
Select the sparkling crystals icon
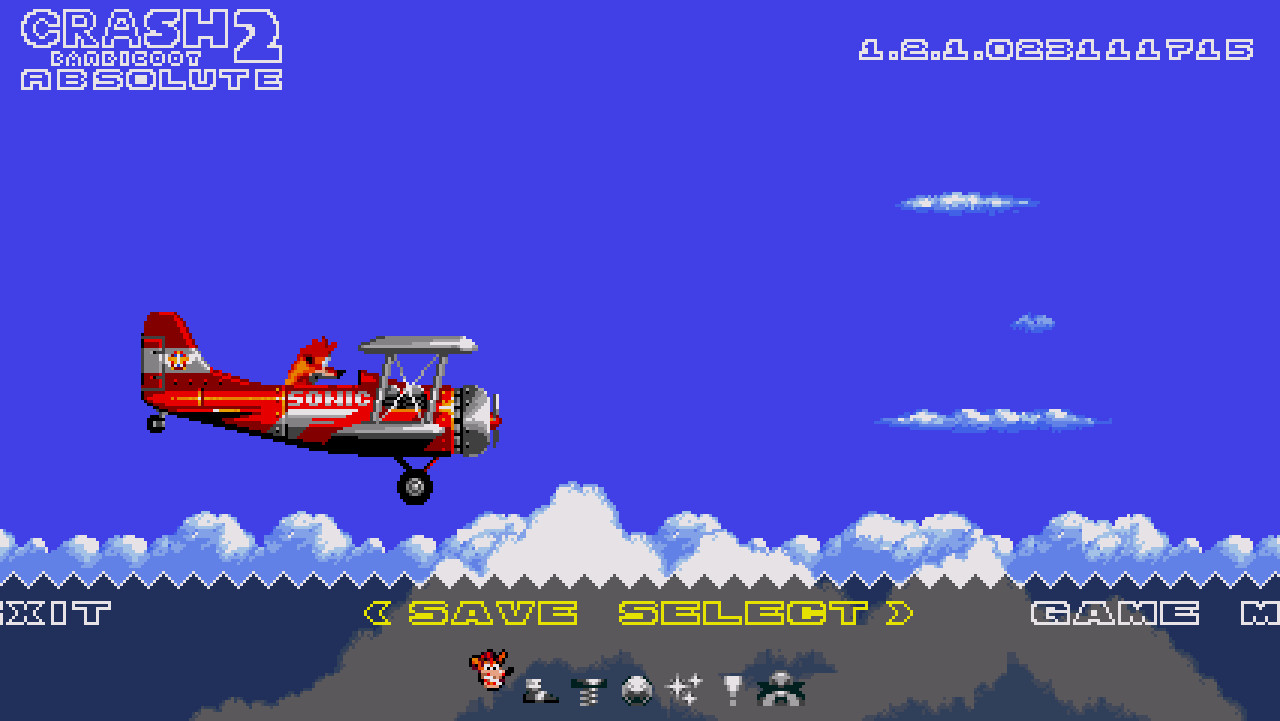684,687
